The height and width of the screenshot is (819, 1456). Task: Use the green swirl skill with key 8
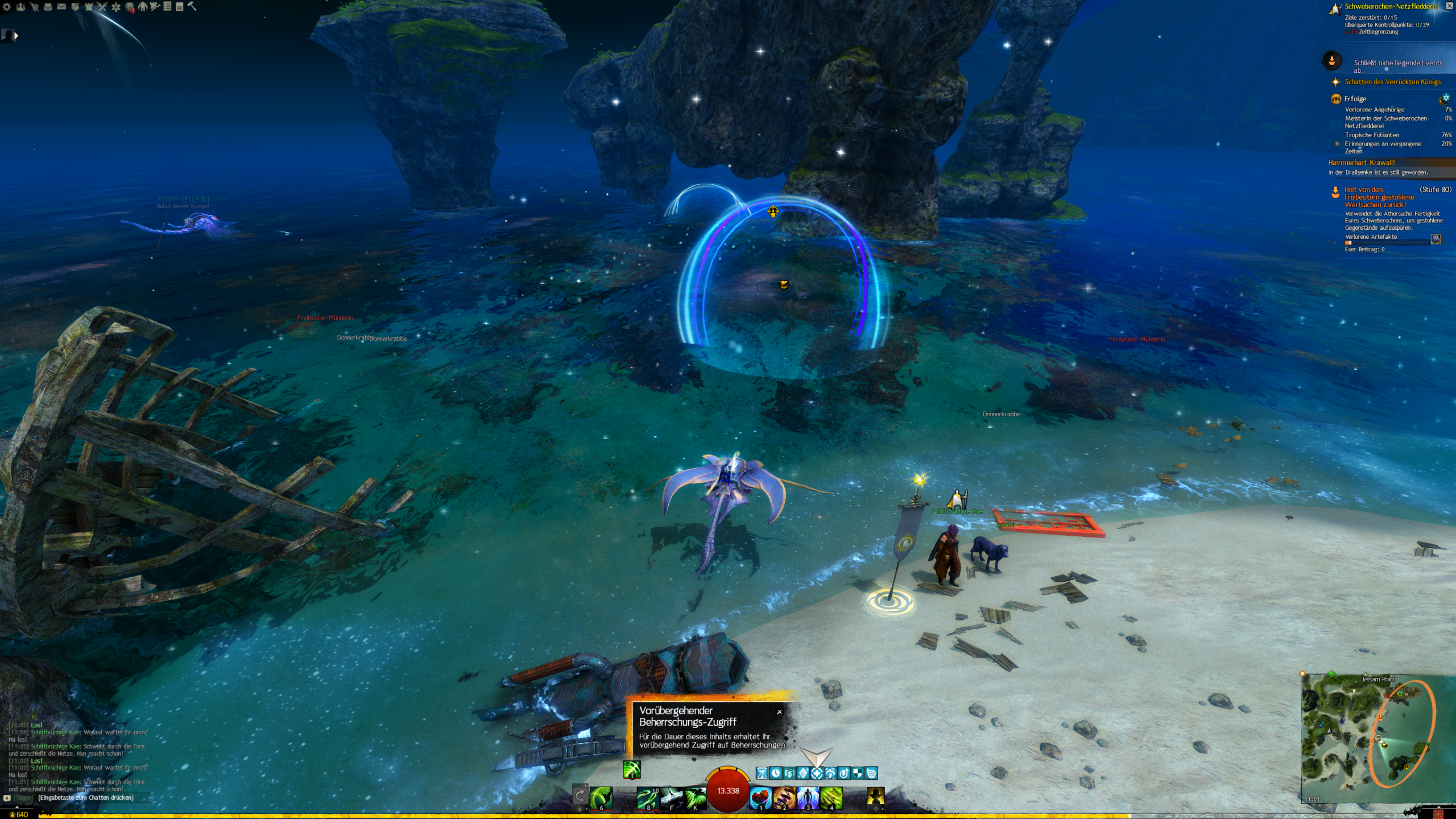647,797
